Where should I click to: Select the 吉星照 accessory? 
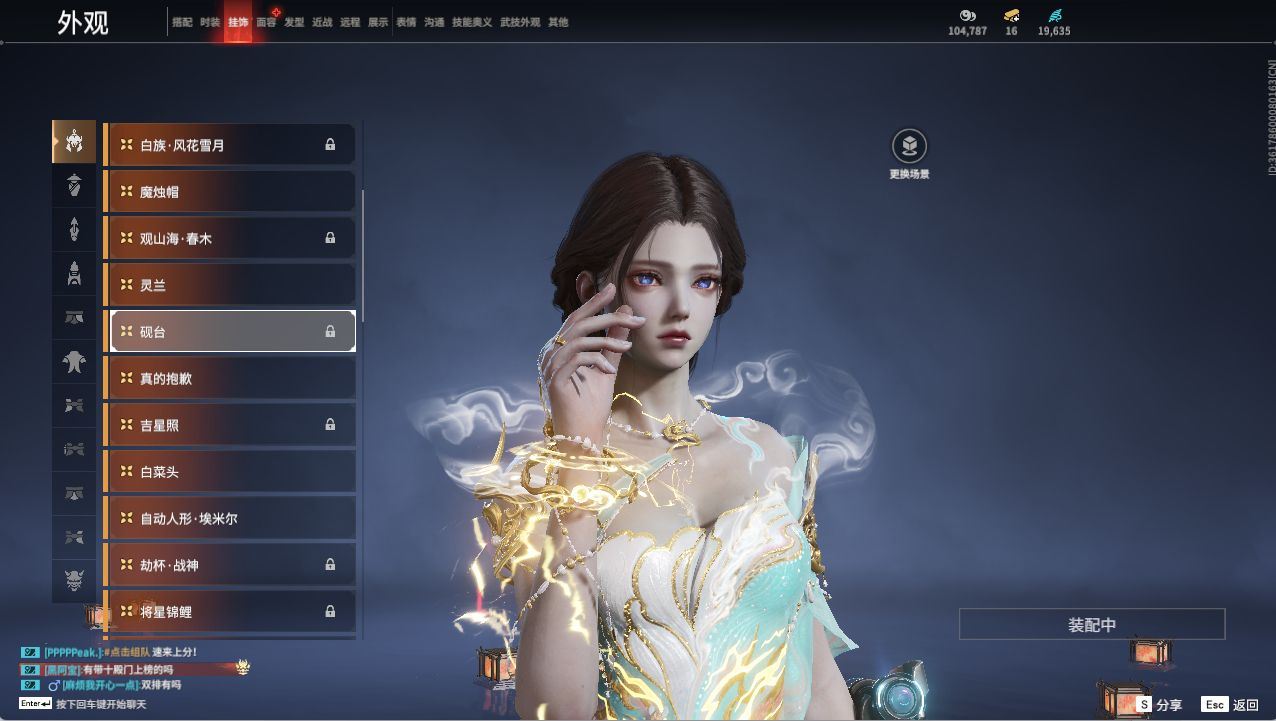[x=230, y=425]
